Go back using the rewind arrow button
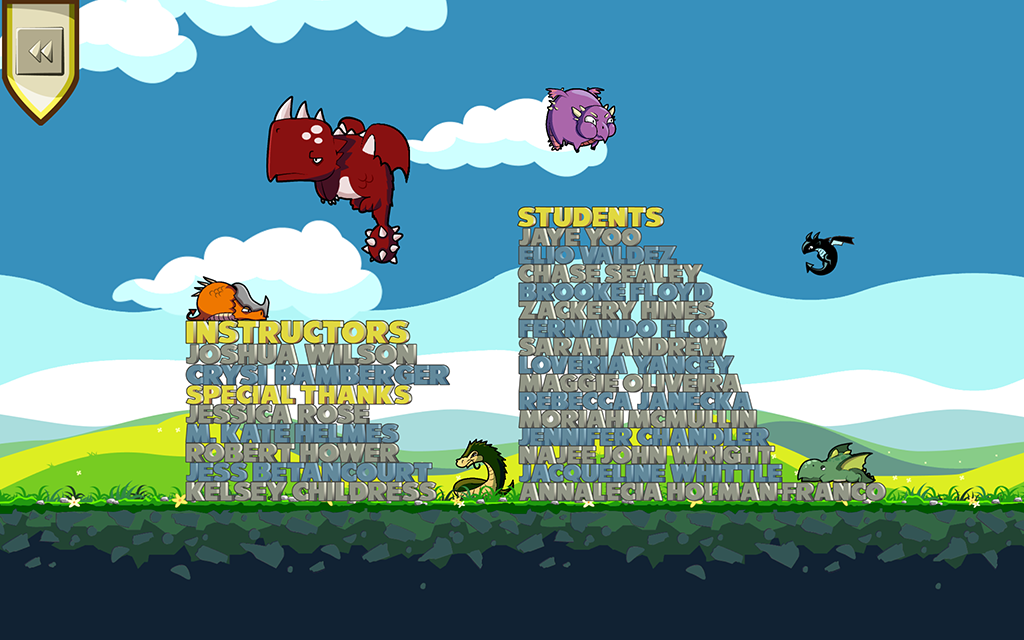1024x640 pixels. click(40, 51)
